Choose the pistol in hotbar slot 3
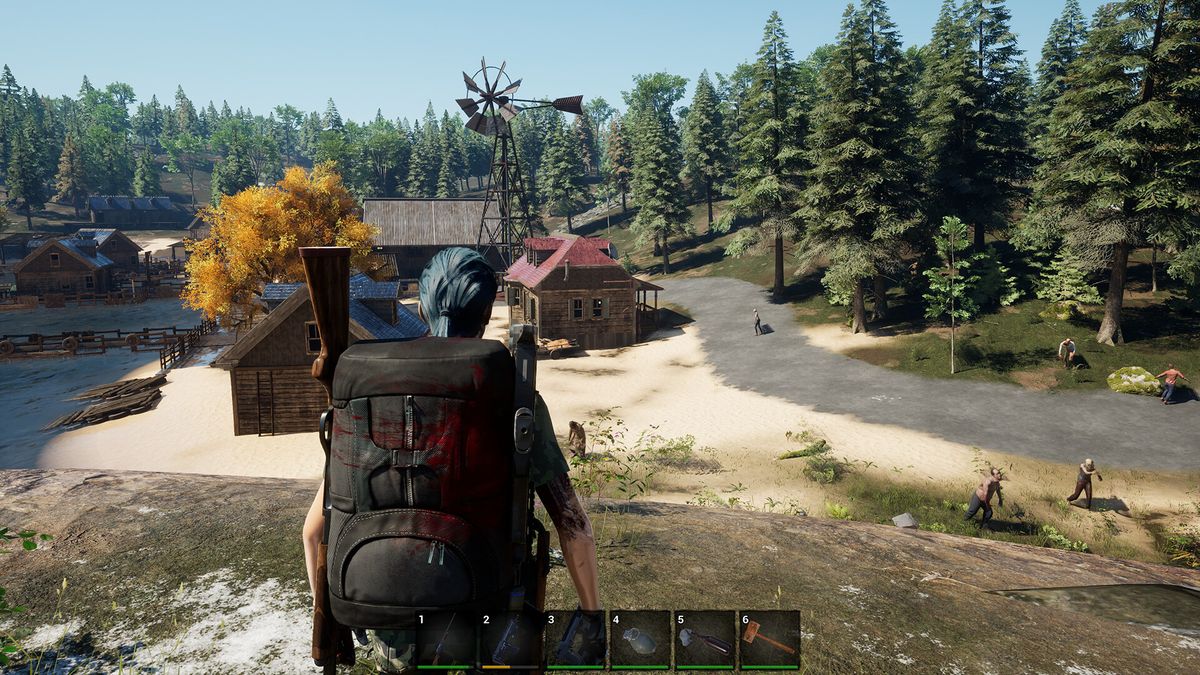 click(x=575, y=640)
